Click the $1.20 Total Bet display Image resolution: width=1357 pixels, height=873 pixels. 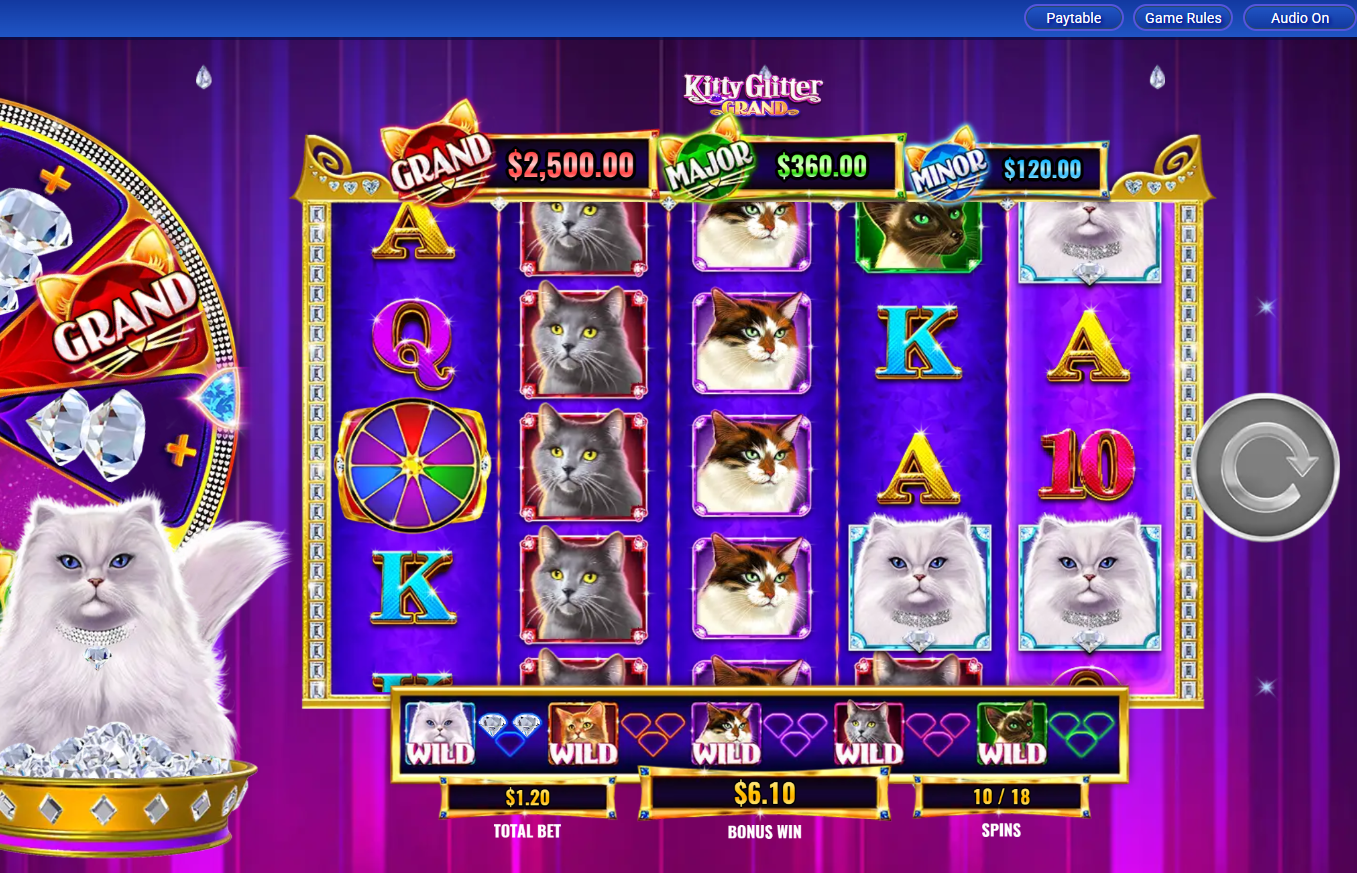[527, 796]
